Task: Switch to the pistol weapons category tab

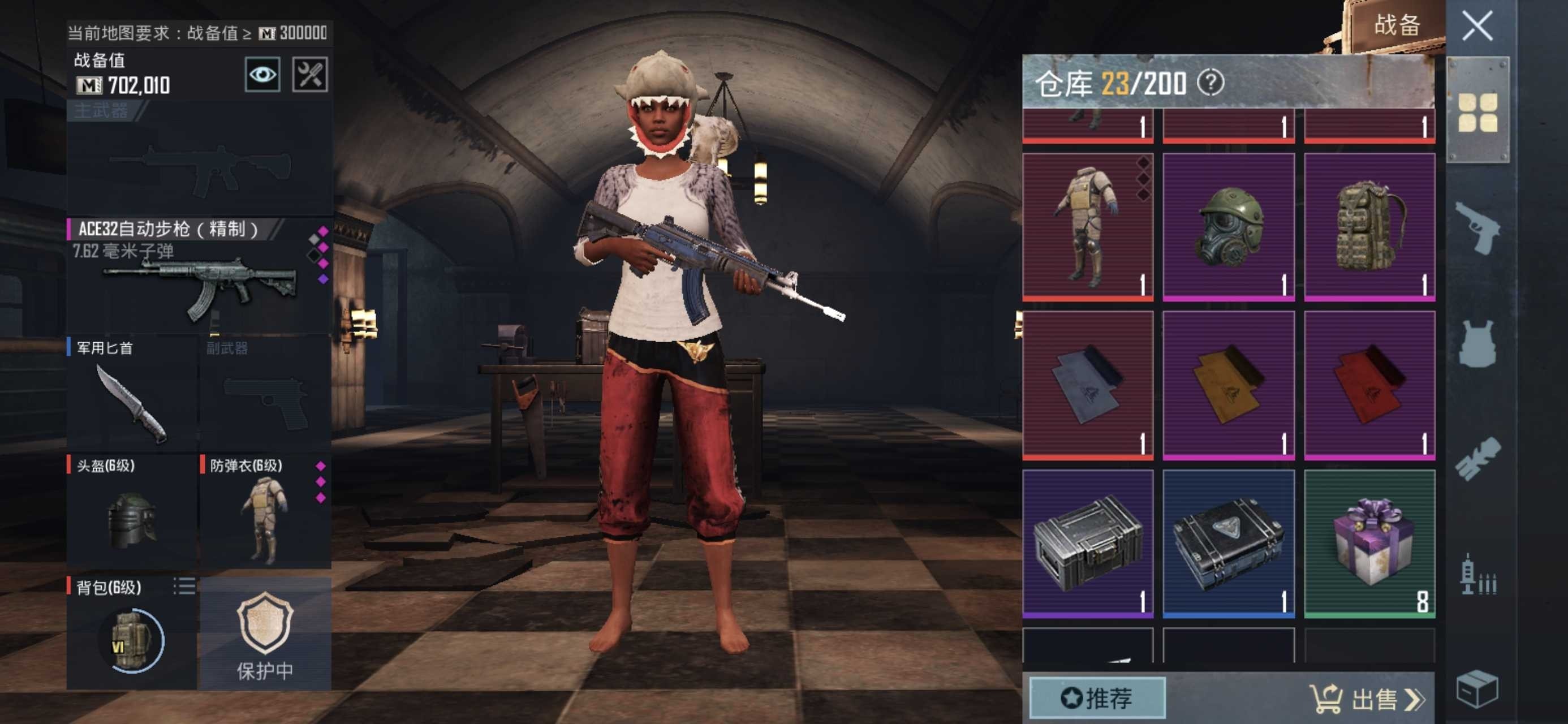Action: pos(1477,227)
